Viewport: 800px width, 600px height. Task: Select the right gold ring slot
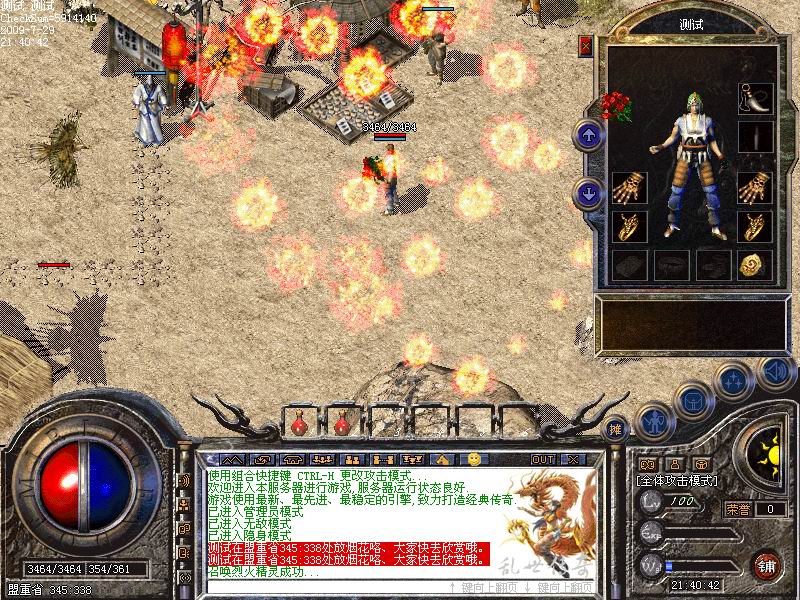pyautogui.click(x=755, y=226)
